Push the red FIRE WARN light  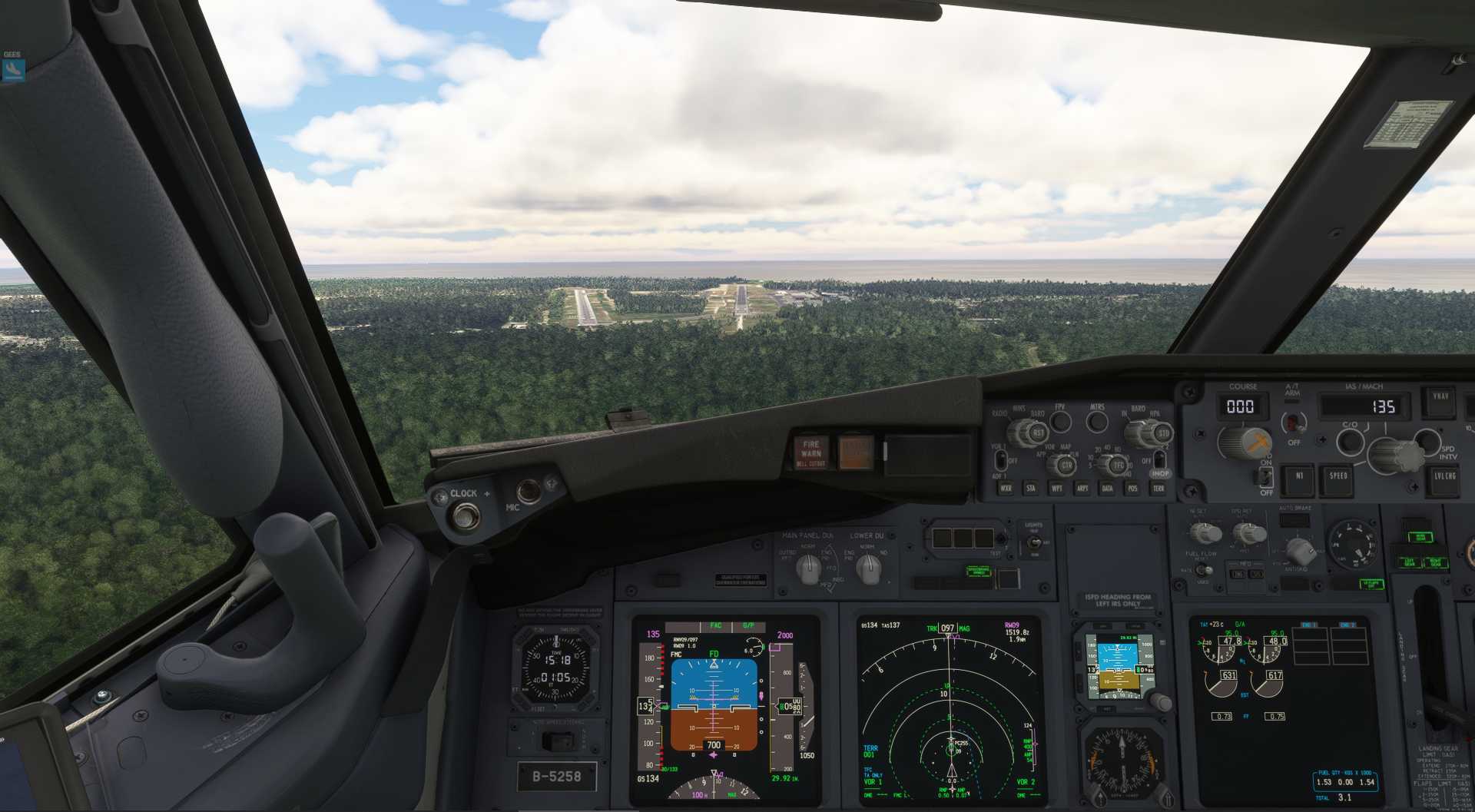coord(810,452)
